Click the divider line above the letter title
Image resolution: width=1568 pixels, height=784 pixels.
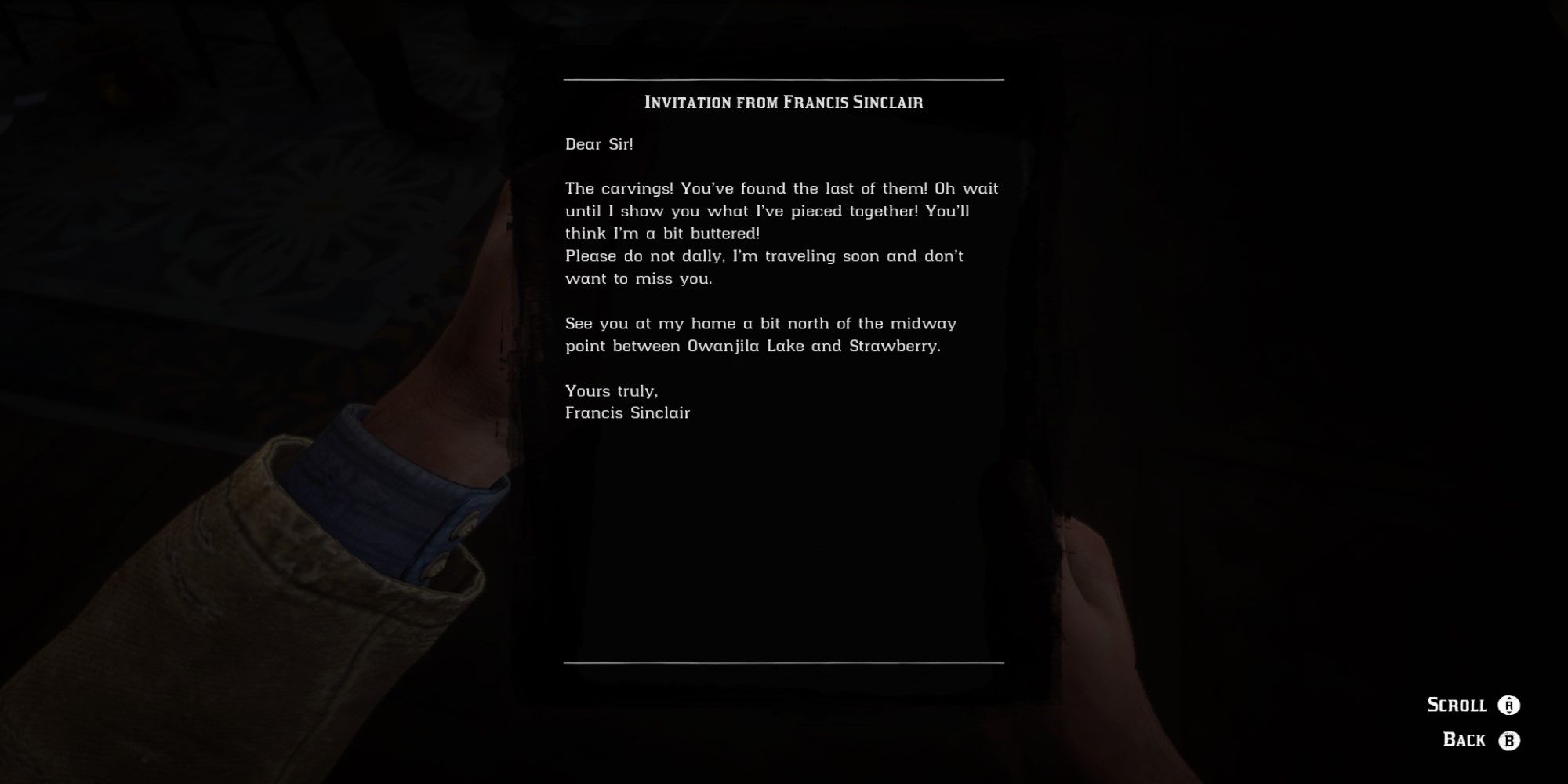pyautogui.click(x=784, y=78)
